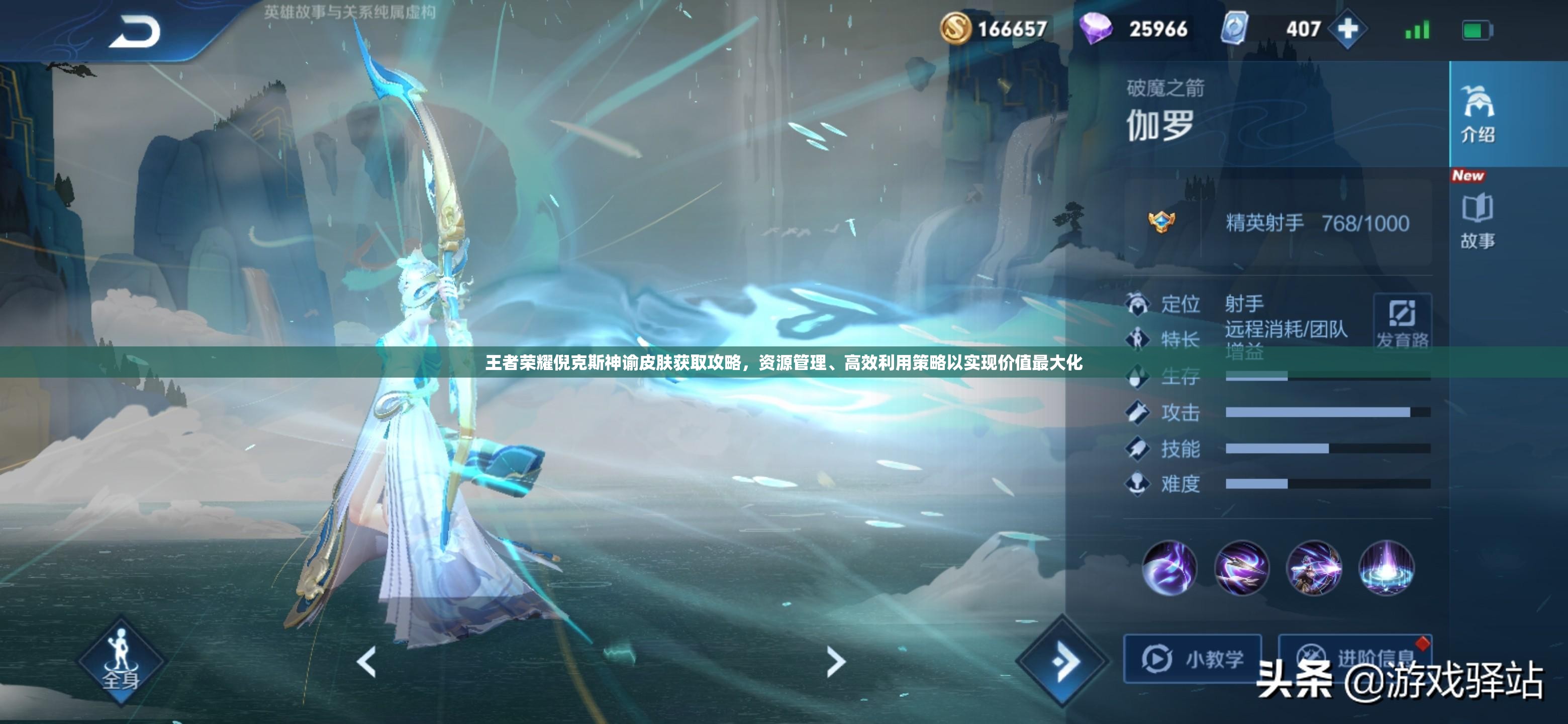Click the blue diamond arrow button
This screenshot has height=724, width=1568.
point(1063,662)
